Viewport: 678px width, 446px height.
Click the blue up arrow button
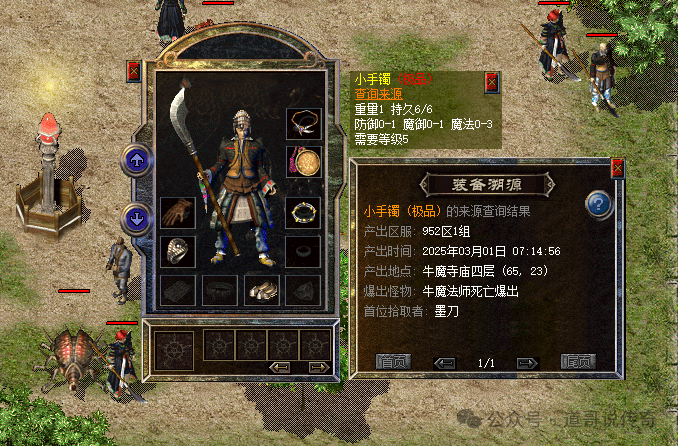pyautogui.click(x=135, y=159)
